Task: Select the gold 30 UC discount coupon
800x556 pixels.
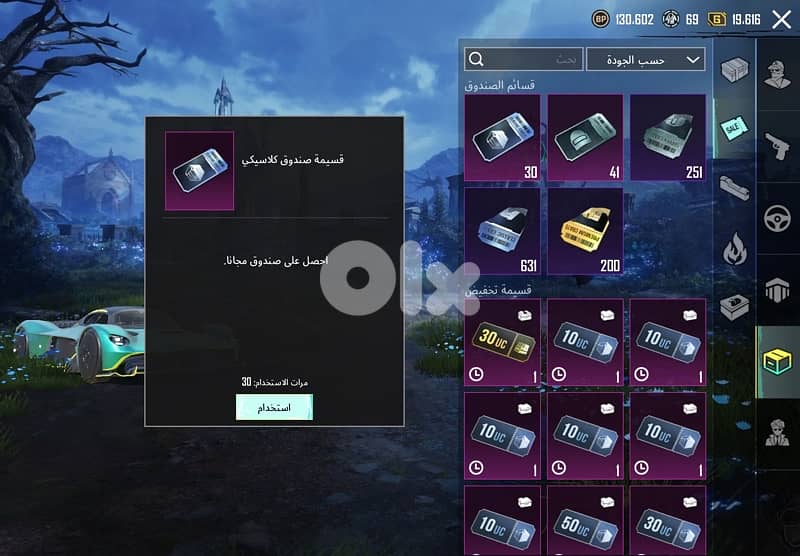Action: pyautogui.click(x=501, y=341)
